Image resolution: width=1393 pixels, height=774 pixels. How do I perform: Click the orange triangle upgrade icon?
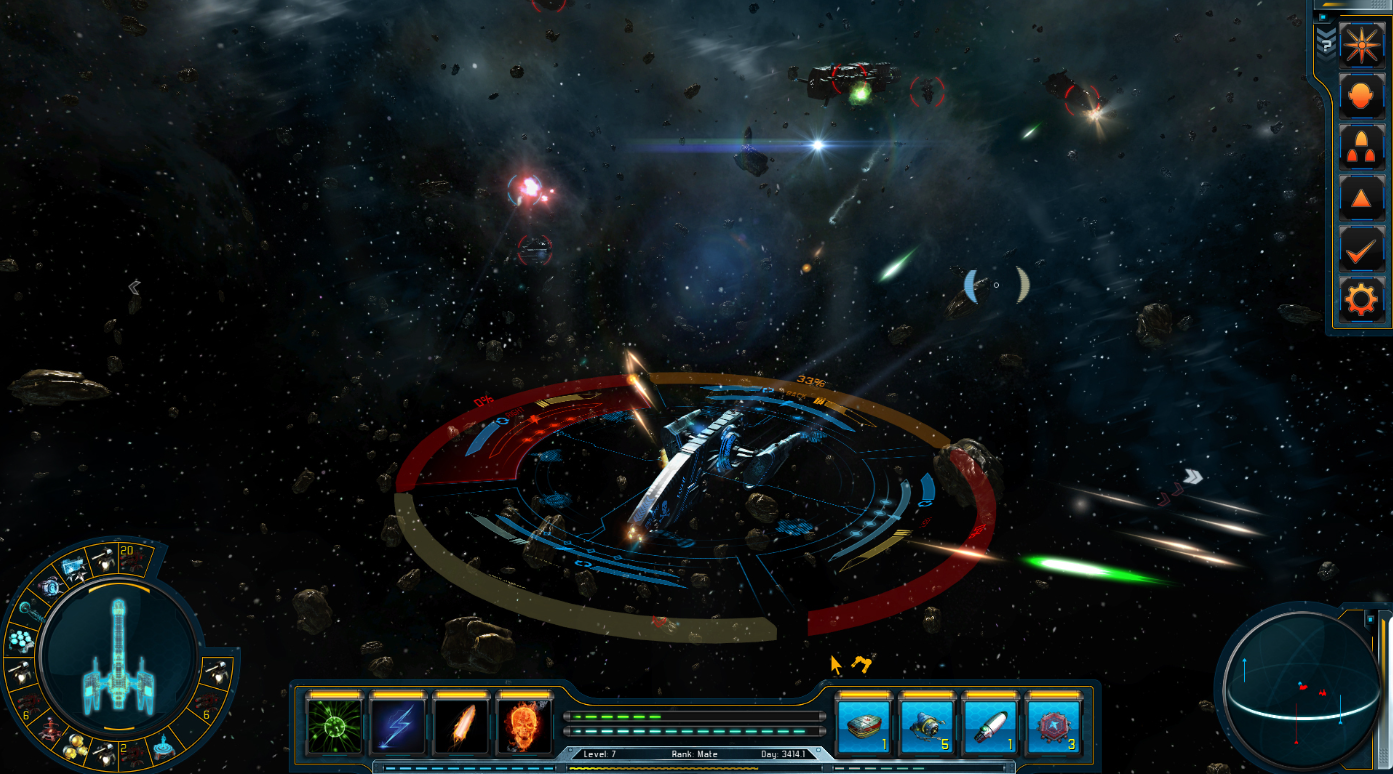click(x=1360, y=197)
